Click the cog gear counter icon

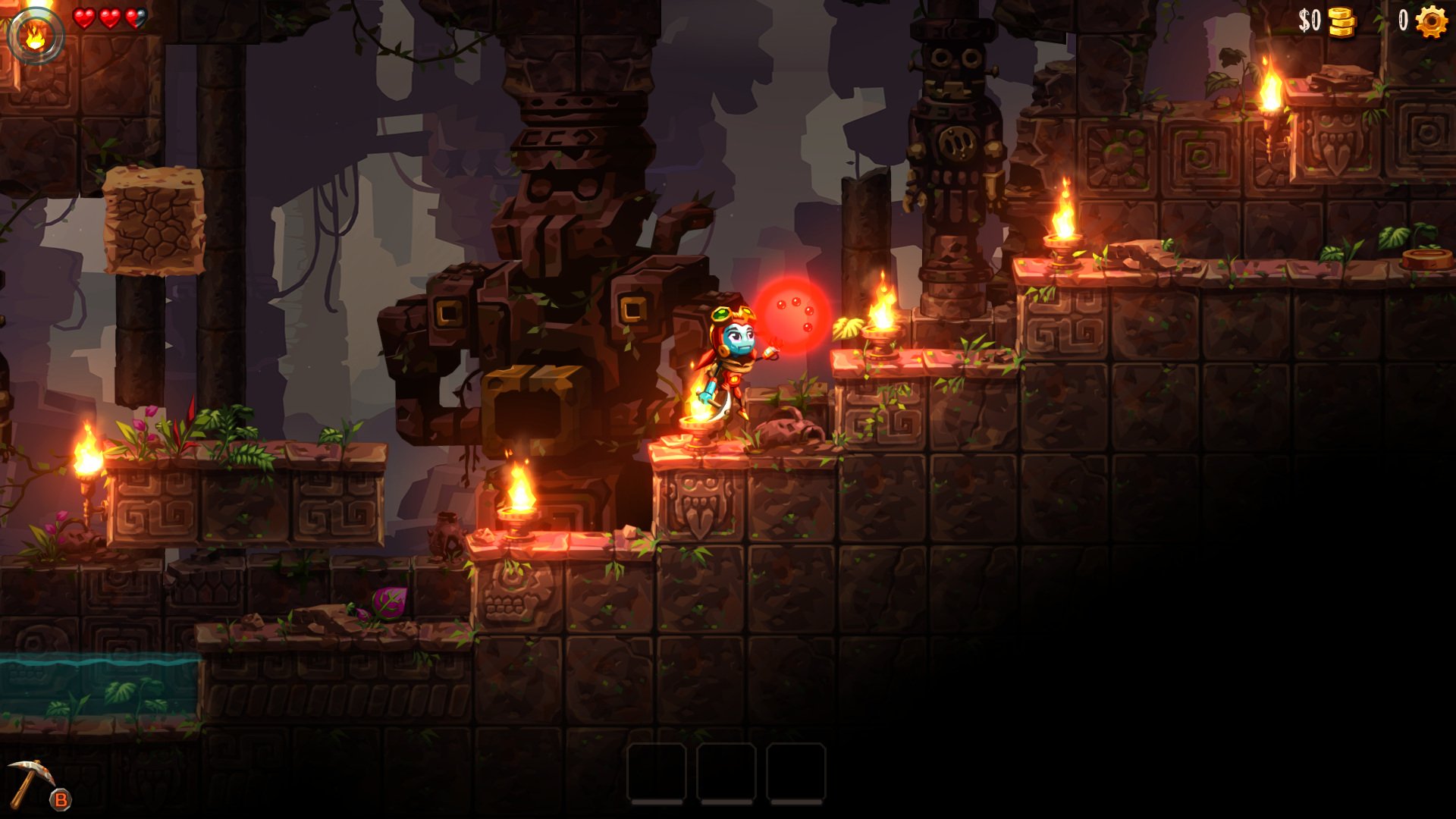(1432, 21)
